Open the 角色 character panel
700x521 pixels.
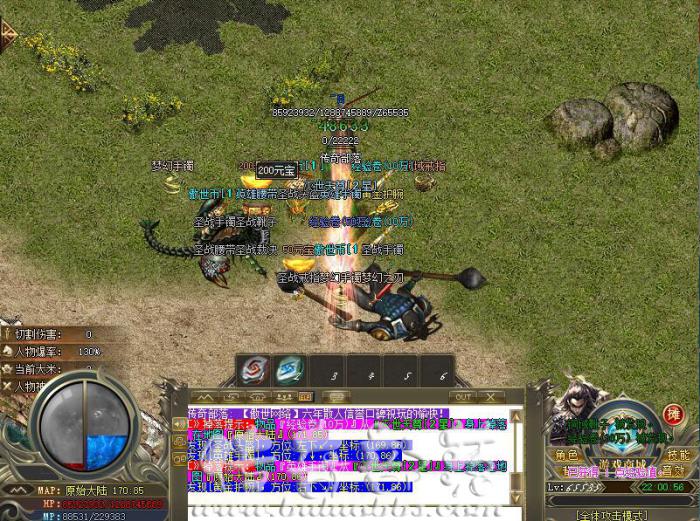pos(568,455)
